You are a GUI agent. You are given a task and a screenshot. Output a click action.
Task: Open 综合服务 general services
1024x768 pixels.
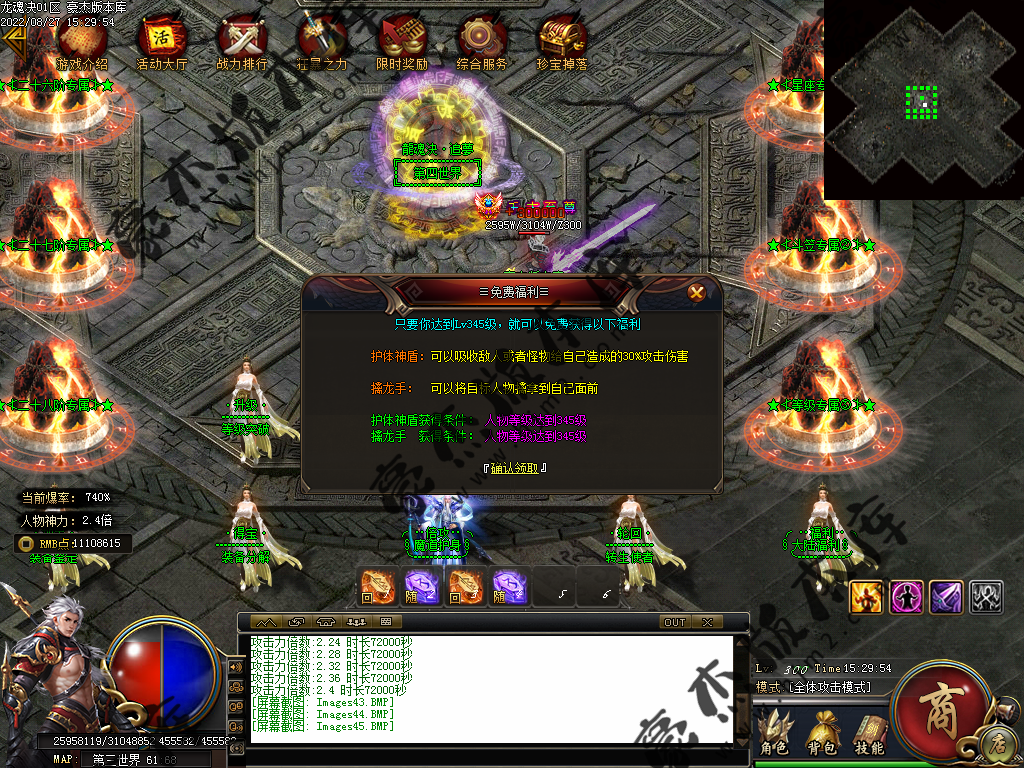point(482,45)
